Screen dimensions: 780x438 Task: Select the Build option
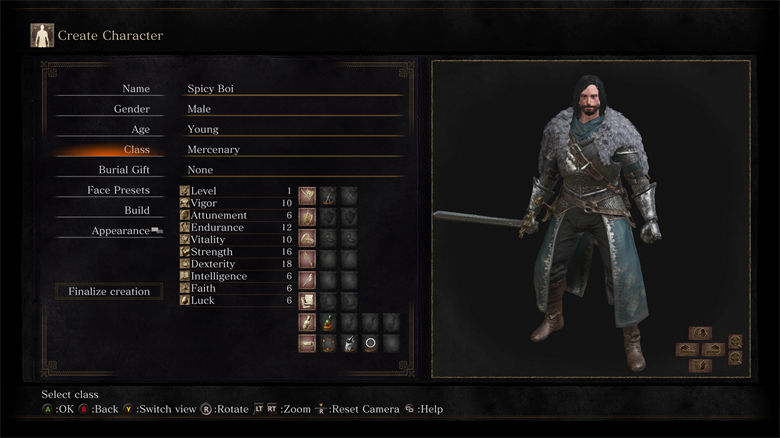pyautogui.click(x=137, y=210)
